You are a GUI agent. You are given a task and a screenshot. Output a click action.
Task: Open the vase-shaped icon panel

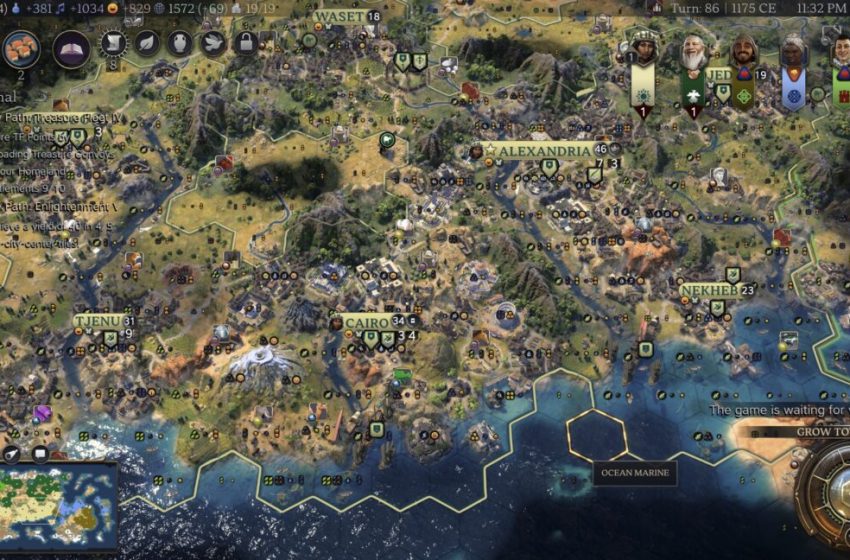(x=179, y=43)
